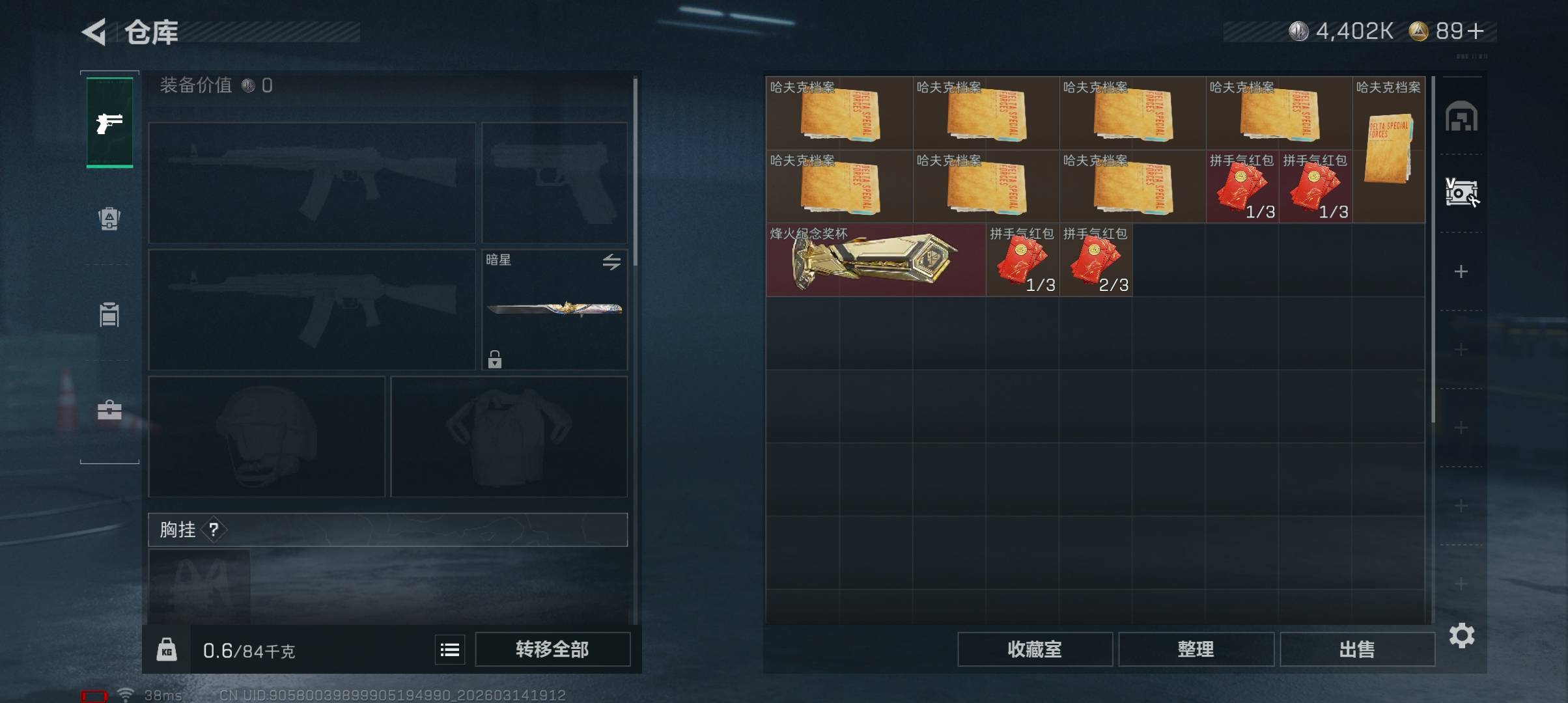Switch to the backpack tab
Viewport: 1568px width, 703px height.
[109, 219]
